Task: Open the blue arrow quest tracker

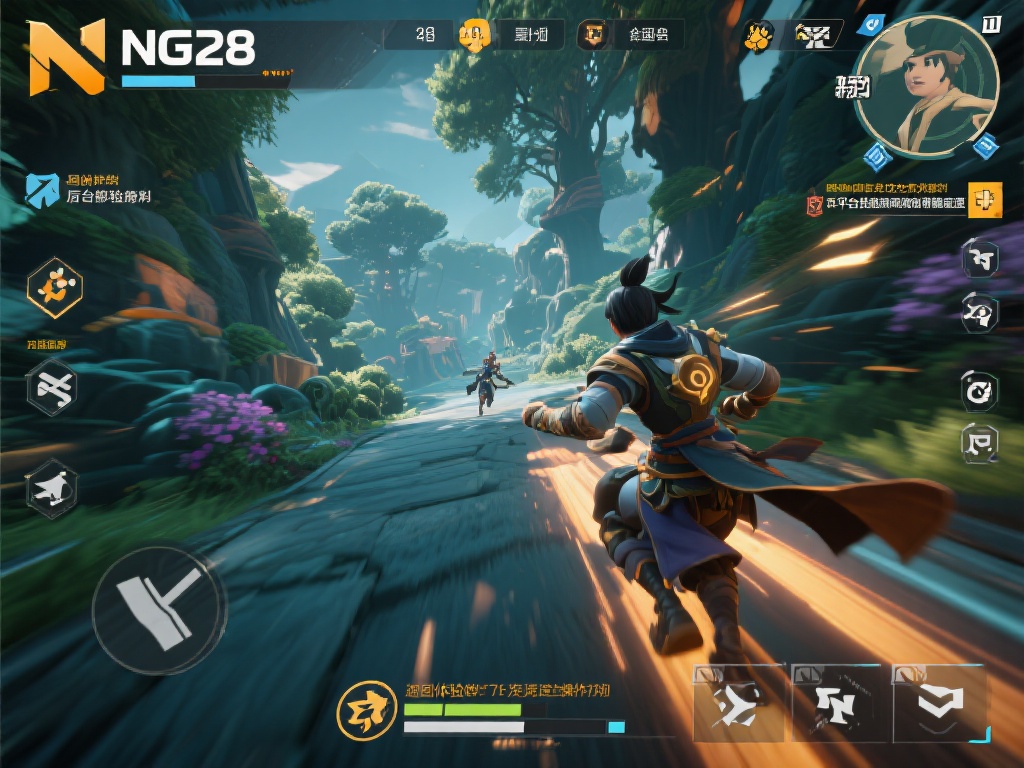Action: pyautogui.click(x=42, y=190)
